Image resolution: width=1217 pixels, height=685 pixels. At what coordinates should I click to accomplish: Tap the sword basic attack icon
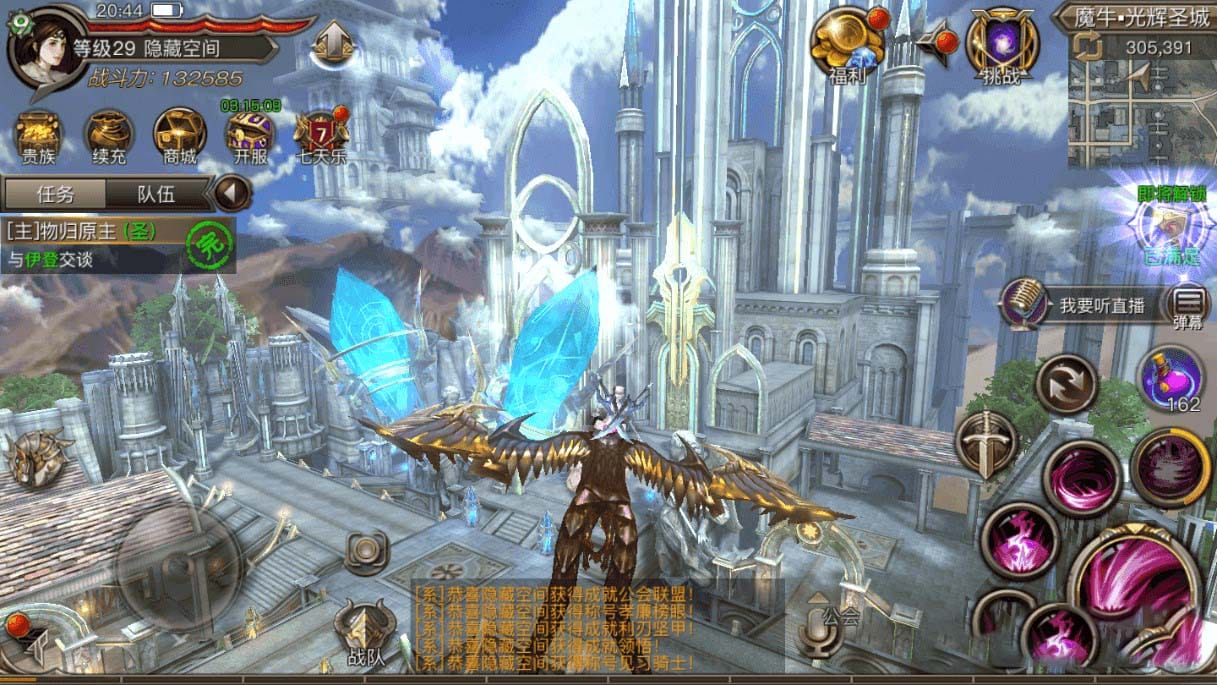(986, 443)
